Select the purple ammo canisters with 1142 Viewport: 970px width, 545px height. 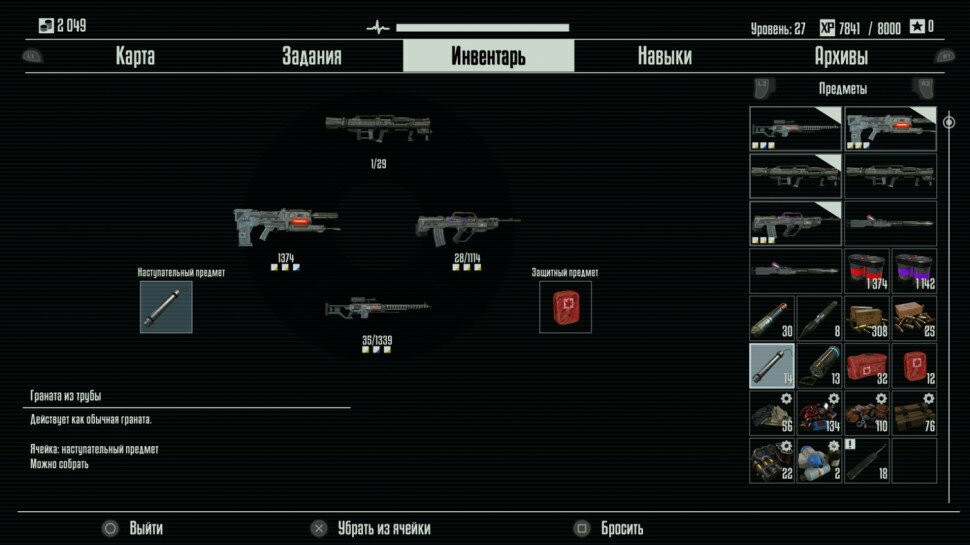[914, 270]
